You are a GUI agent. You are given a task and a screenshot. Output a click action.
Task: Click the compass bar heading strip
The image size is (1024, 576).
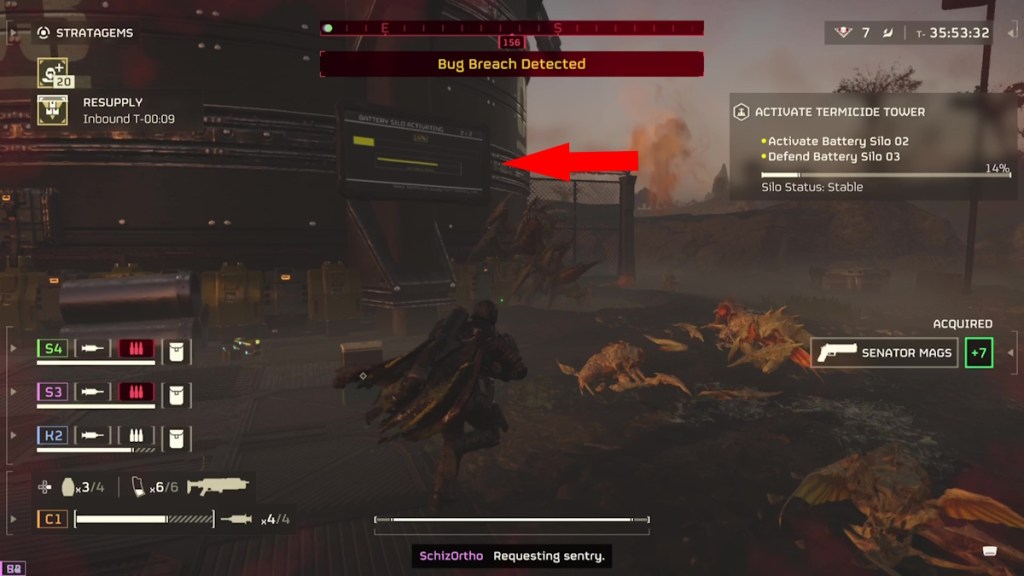(511, 28)
